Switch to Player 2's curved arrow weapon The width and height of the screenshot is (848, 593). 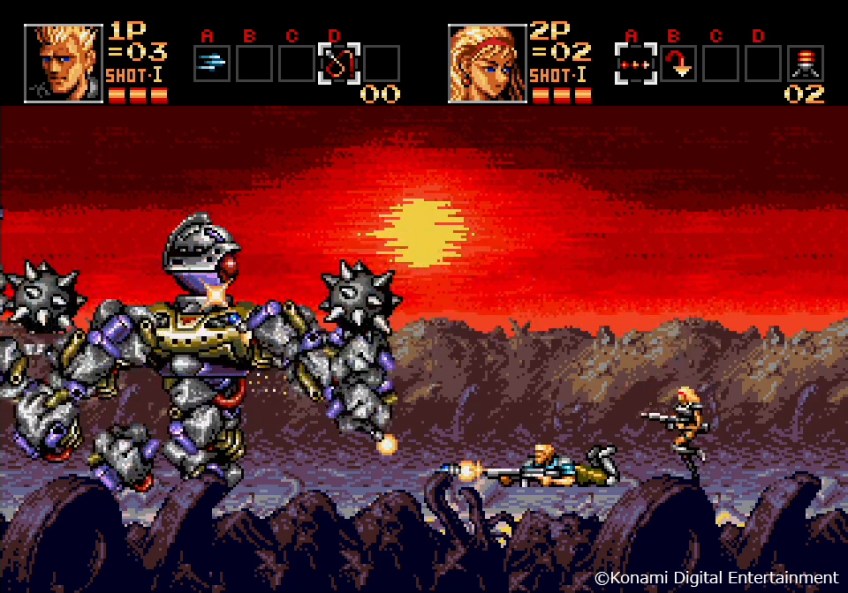point(678,63)
